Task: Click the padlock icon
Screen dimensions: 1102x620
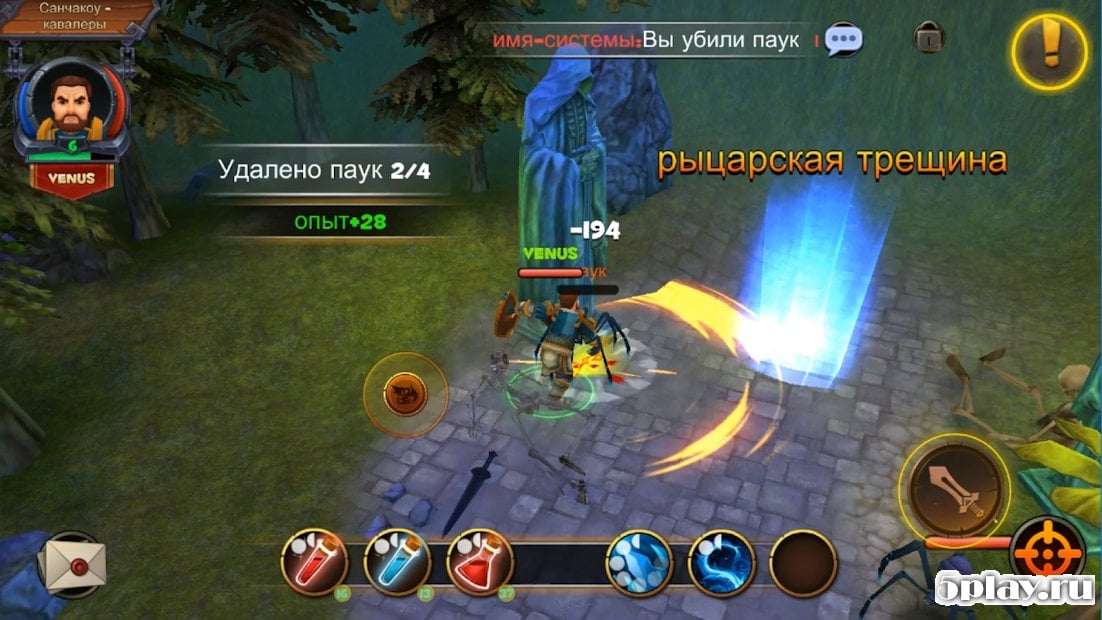Action: [x=929, y=38]
